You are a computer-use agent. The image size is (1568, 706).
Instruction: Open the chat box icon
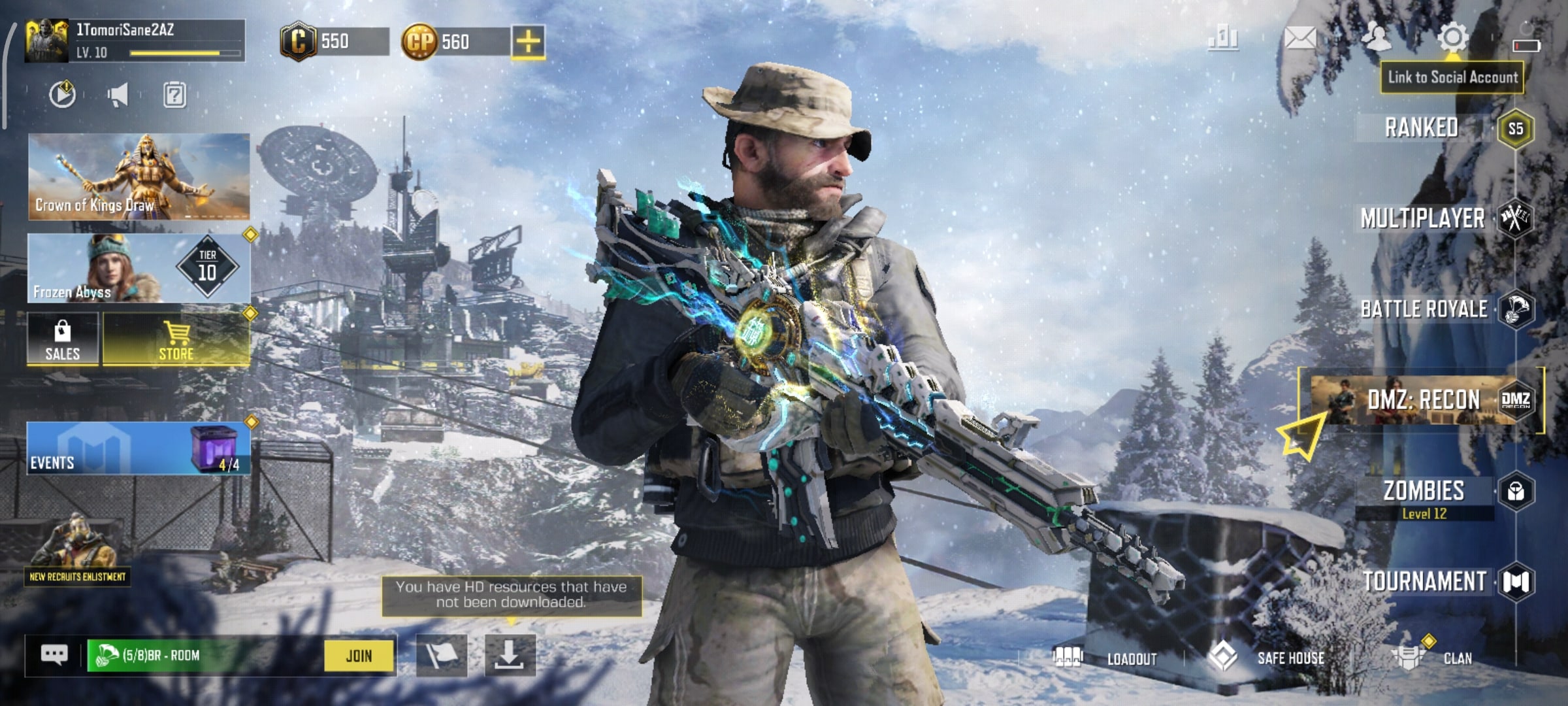pos(54,654)
